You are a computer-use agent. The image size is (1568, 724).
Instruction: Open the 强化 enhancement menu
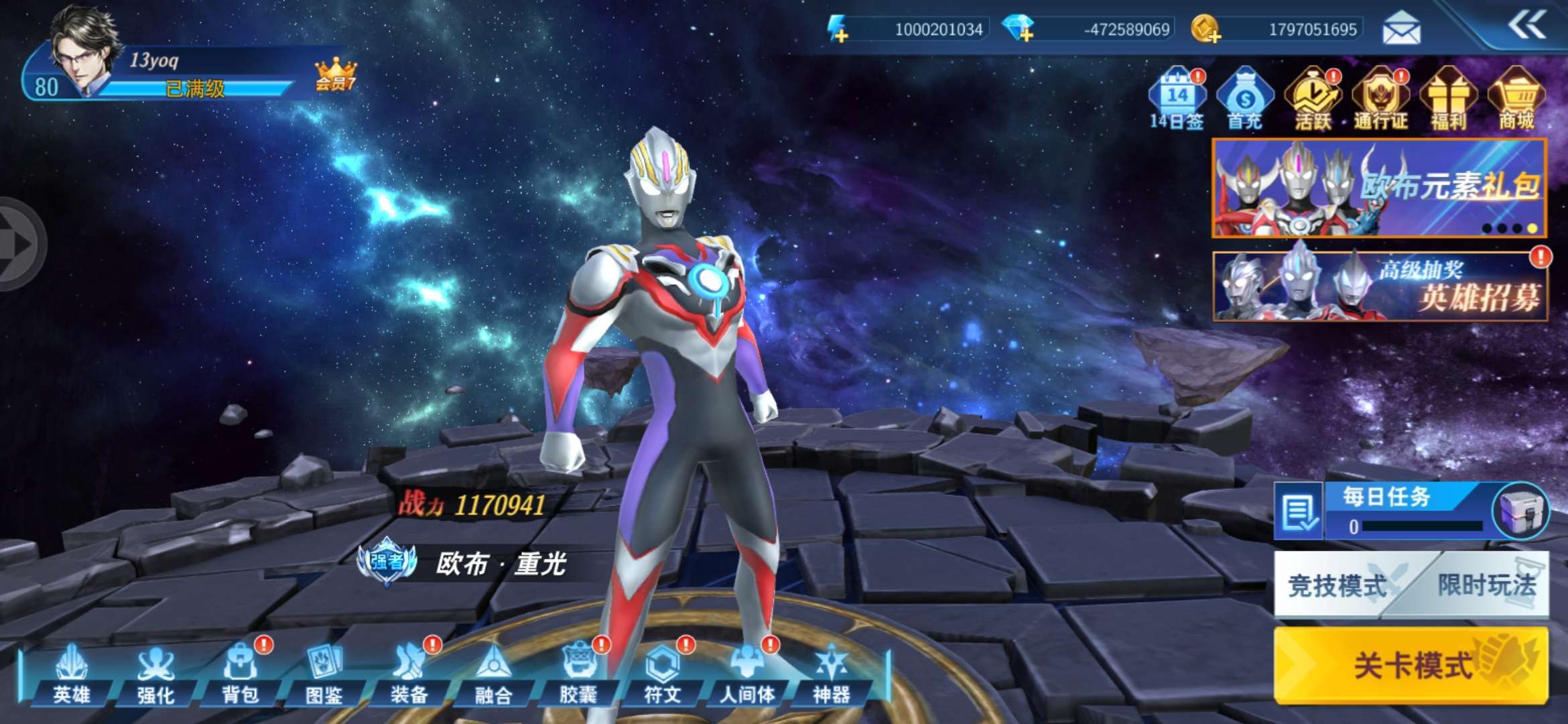pyautogui.click(x=155, y=675)
